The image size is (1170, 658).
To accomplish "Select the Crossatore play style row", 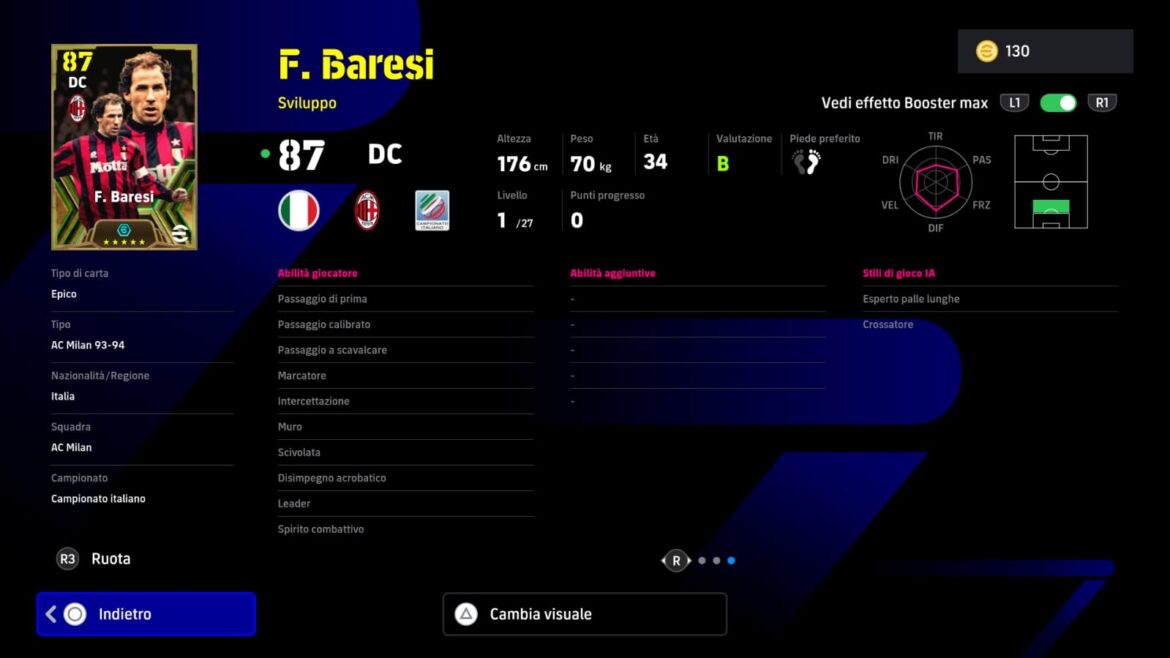I will (989, 324).
